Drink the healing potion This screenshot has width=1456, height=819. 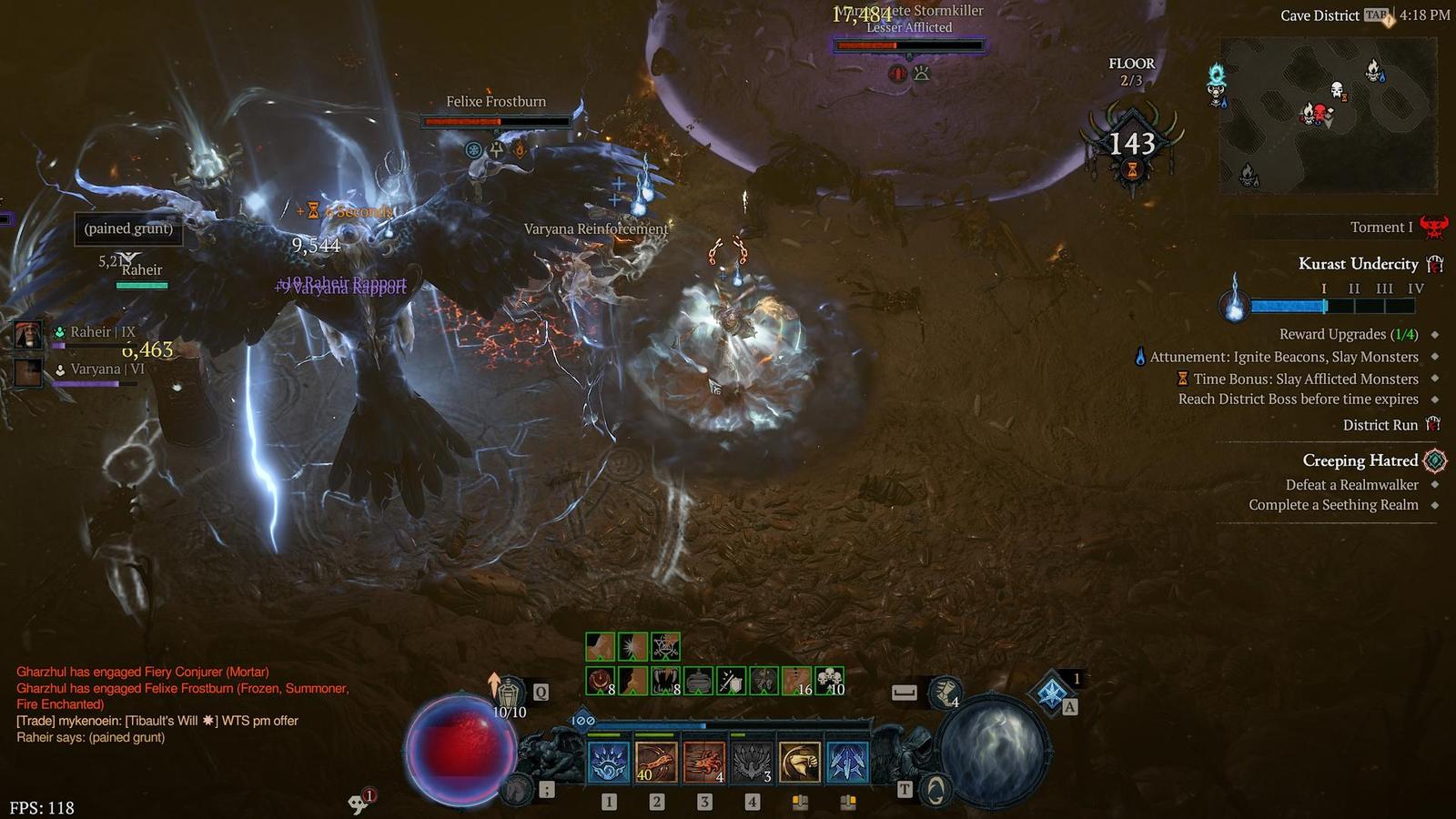509,694
